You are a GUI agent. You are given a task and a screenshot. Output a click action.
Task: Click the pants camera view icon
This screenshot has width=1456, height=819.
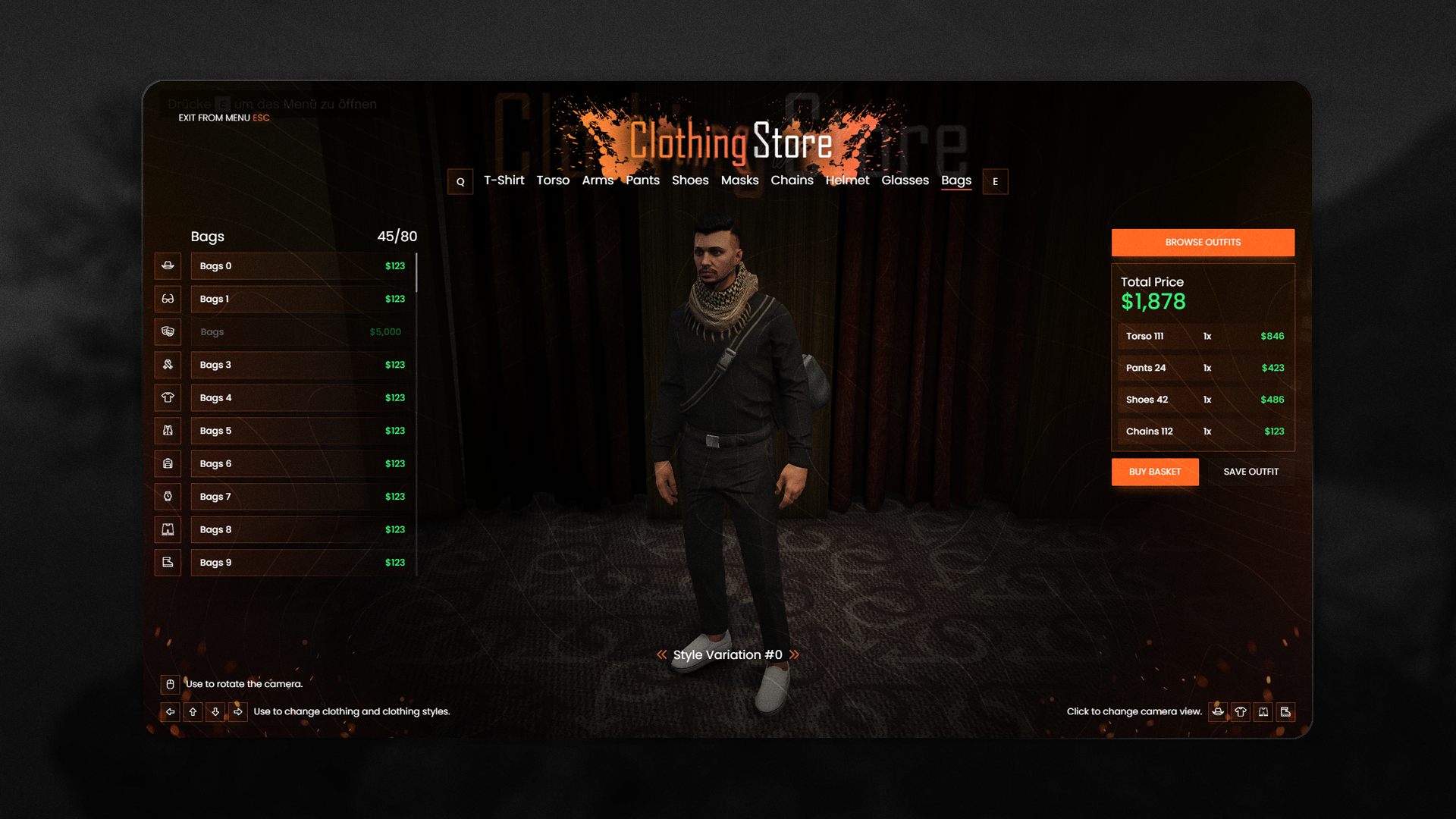point(1263,712)
